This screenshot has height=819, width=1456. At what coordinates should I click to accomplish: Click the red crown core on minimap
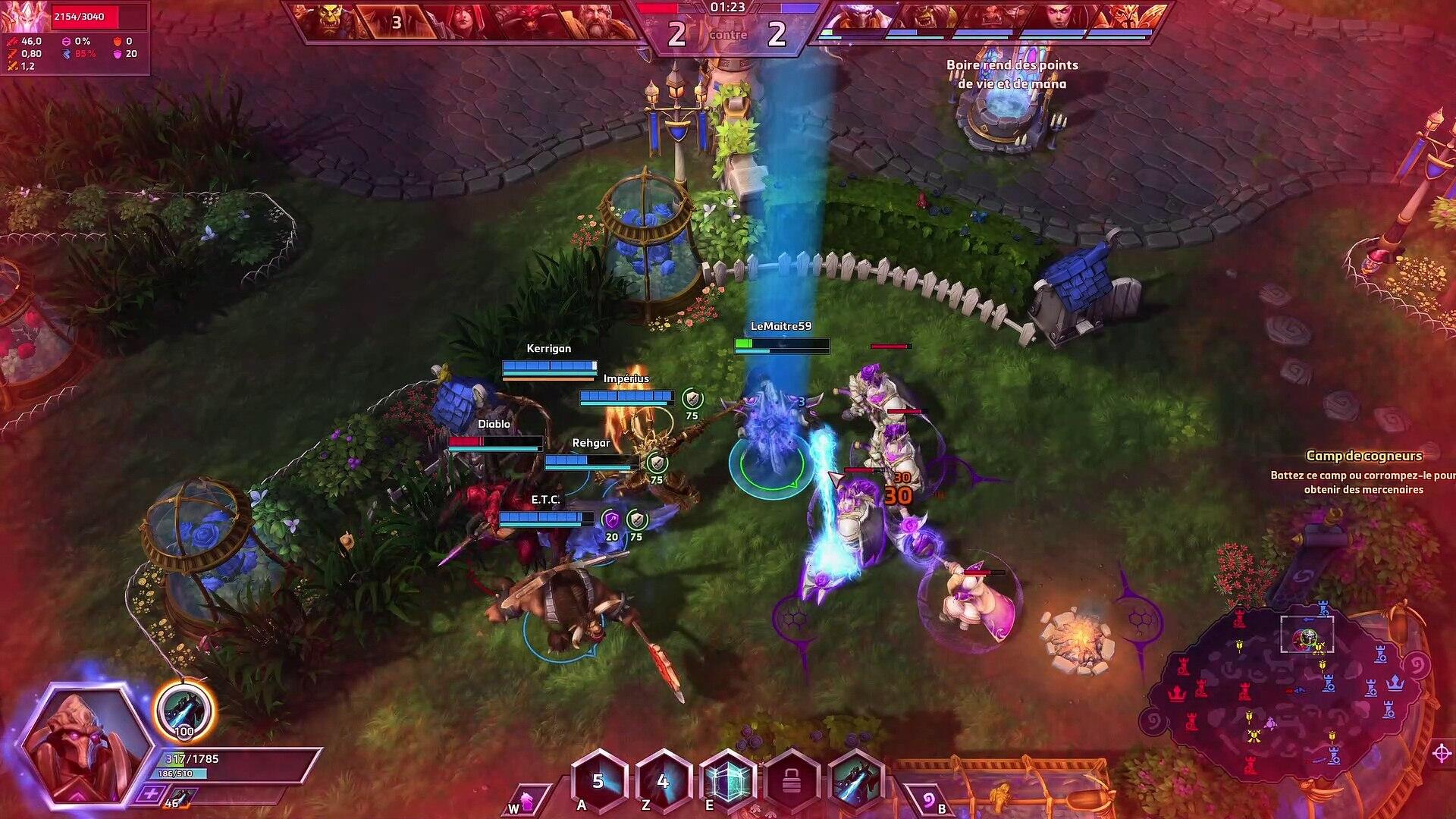(1177, 693)
